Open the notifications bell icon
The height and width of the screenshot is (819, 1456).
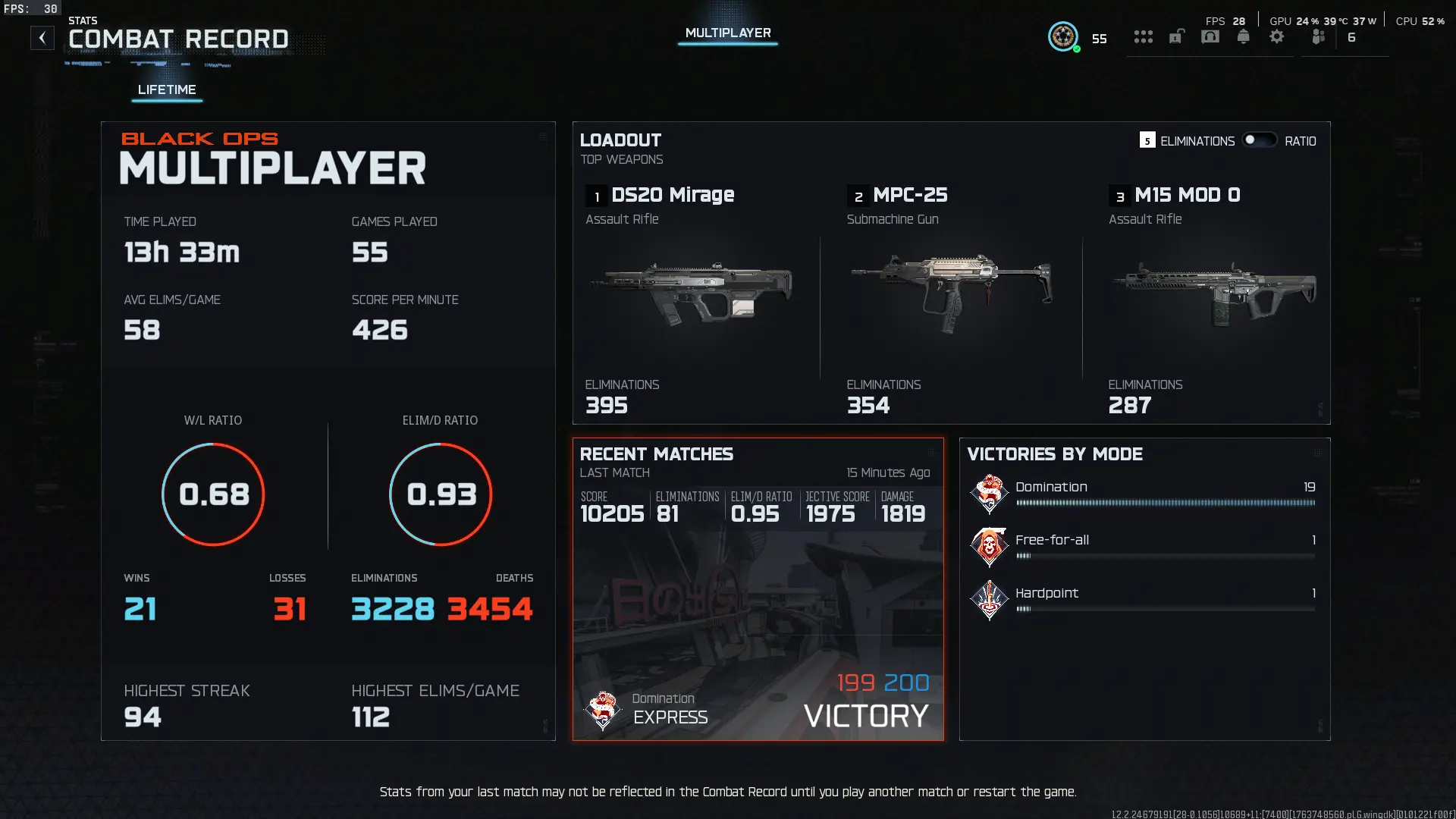pos(1243,36)
